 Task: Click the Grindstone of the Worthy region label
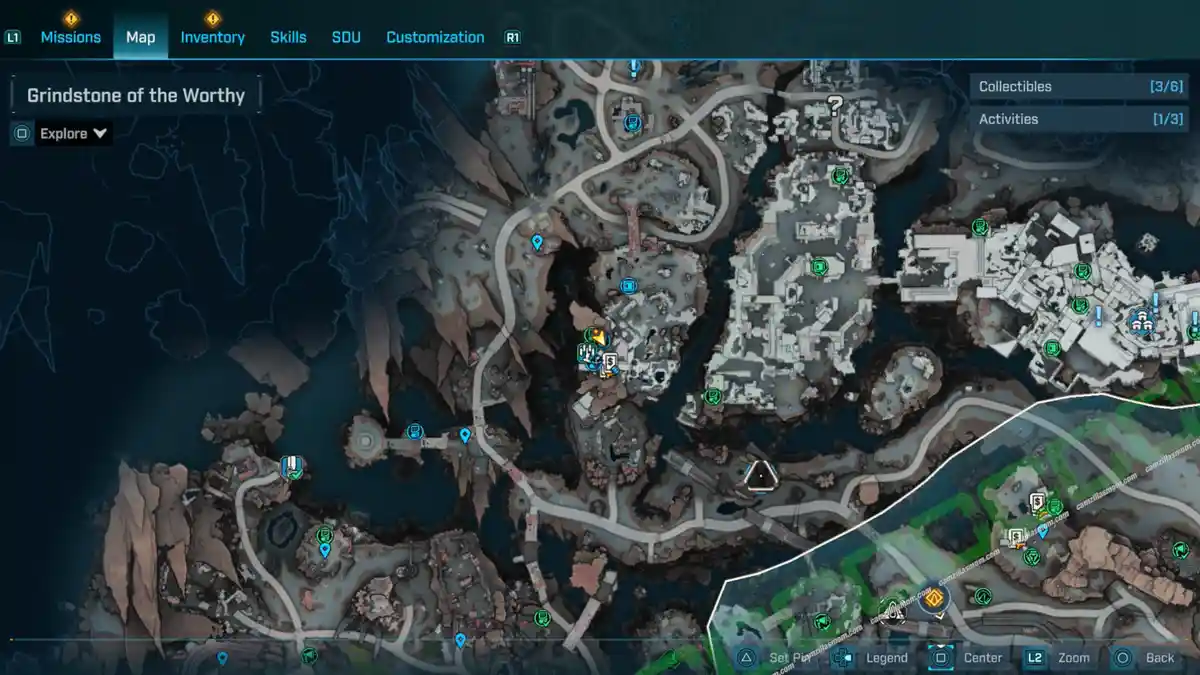[x=136, y=96]
